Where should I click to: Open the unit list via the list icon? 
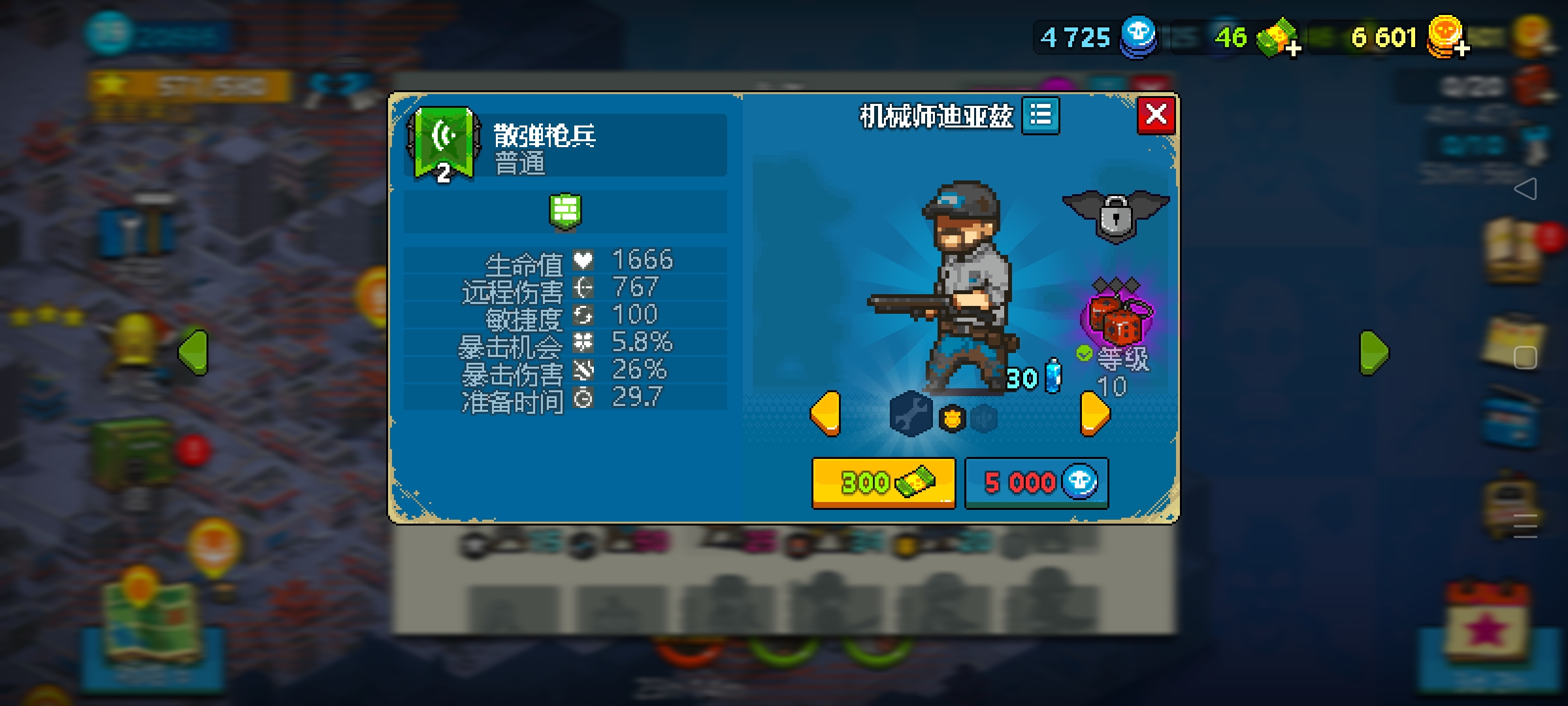point(1040,115)
